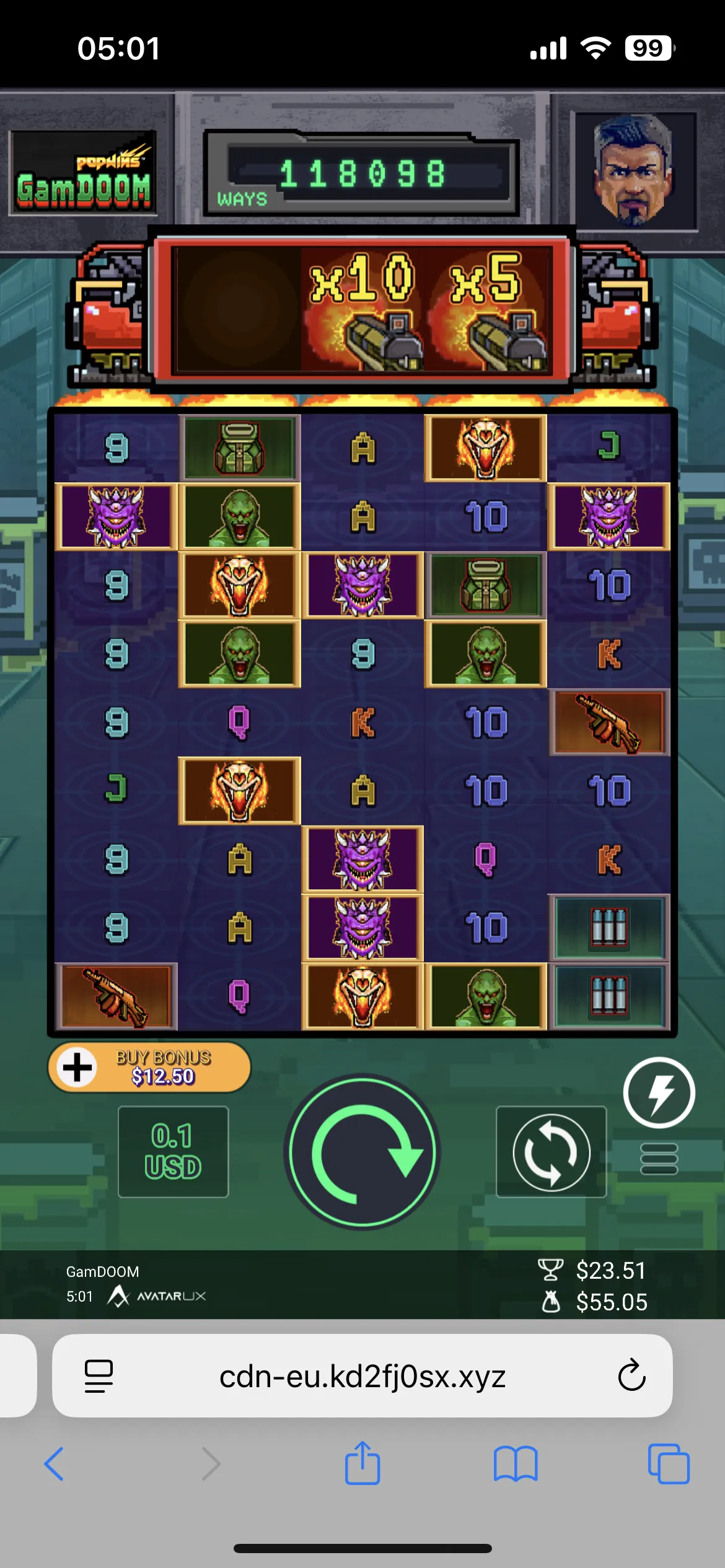Show the browser tabs overview

[669, 1464]
